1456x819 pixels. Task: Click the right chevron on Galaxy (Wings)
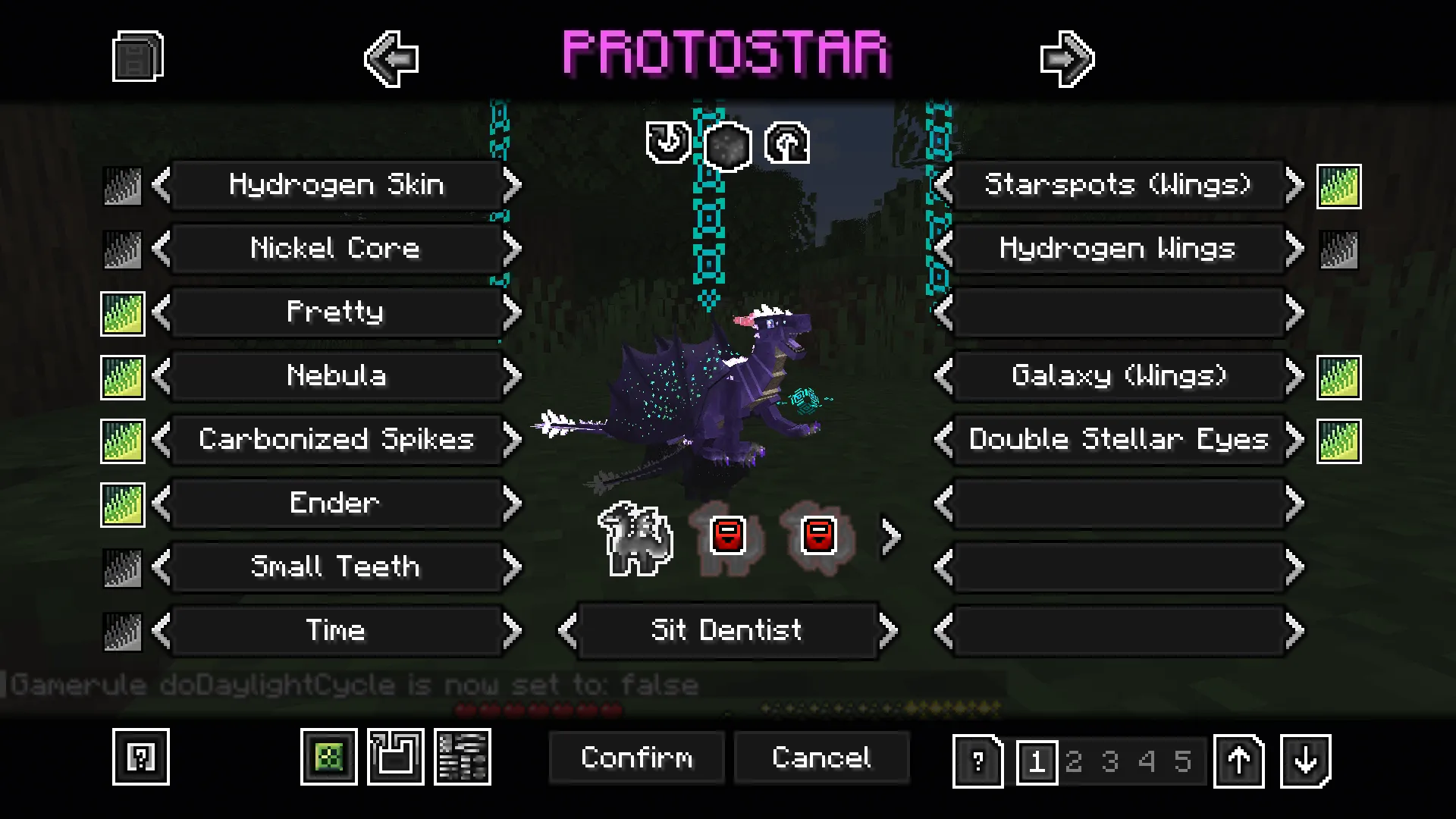coord(1294,375)
